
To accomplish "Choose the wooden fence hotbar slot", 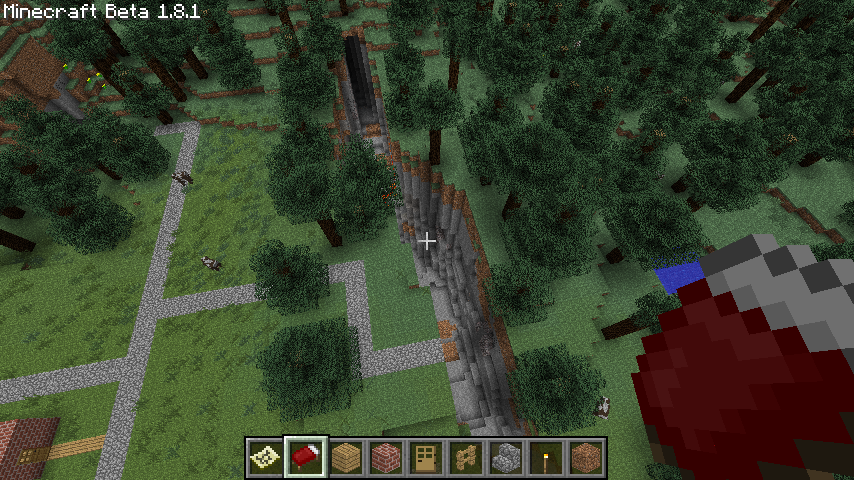I will pyautogui.click(x=466, y=457).
